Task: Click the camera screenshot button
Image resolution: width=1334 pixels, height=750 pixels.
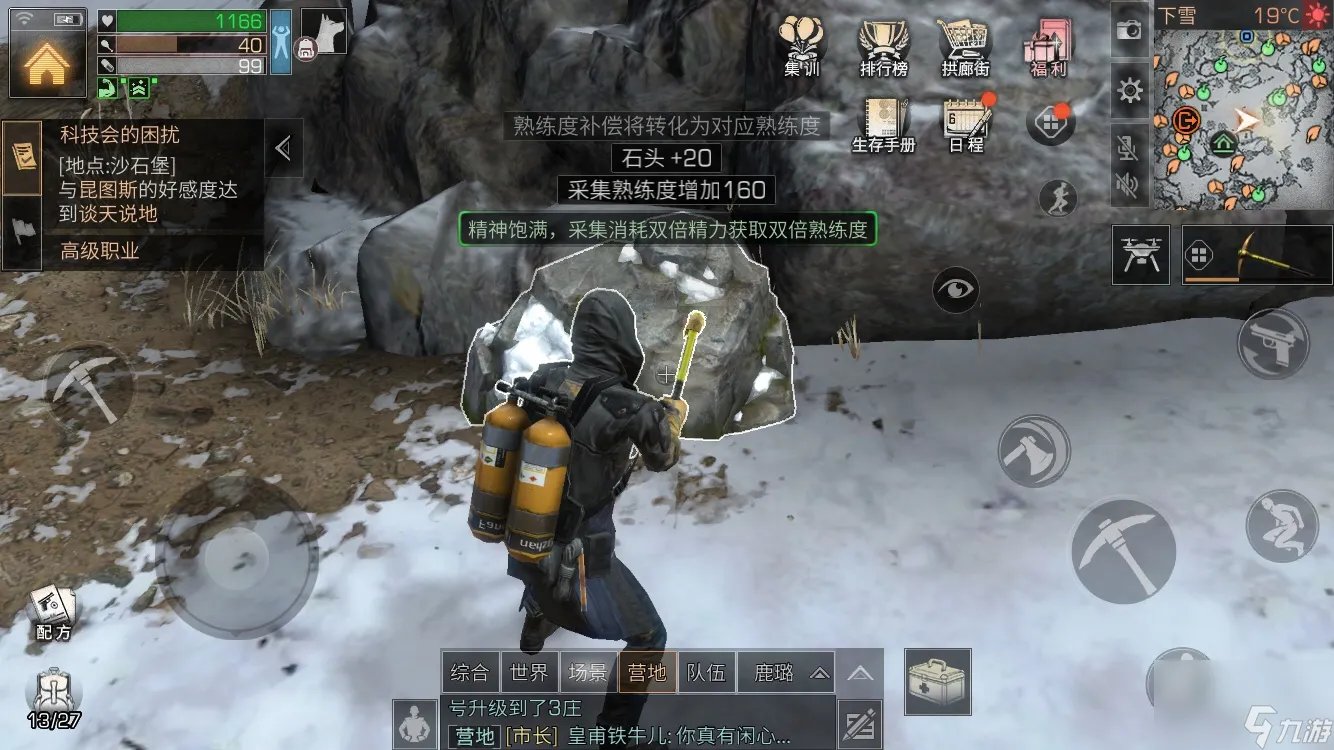Action: (x=1130, y=30)
